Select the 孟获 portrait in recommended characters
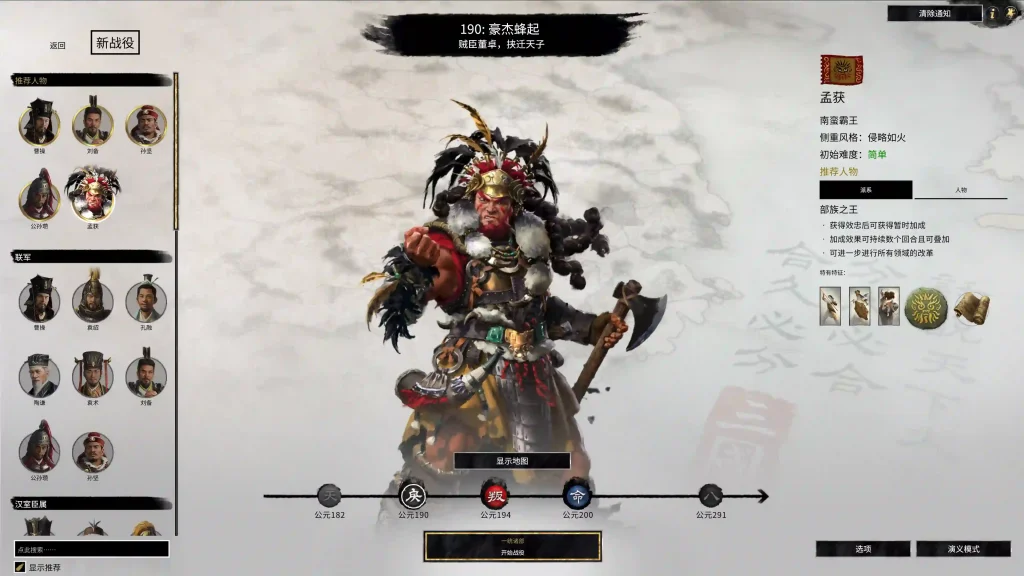1024x576 pixels. [92, 194]
